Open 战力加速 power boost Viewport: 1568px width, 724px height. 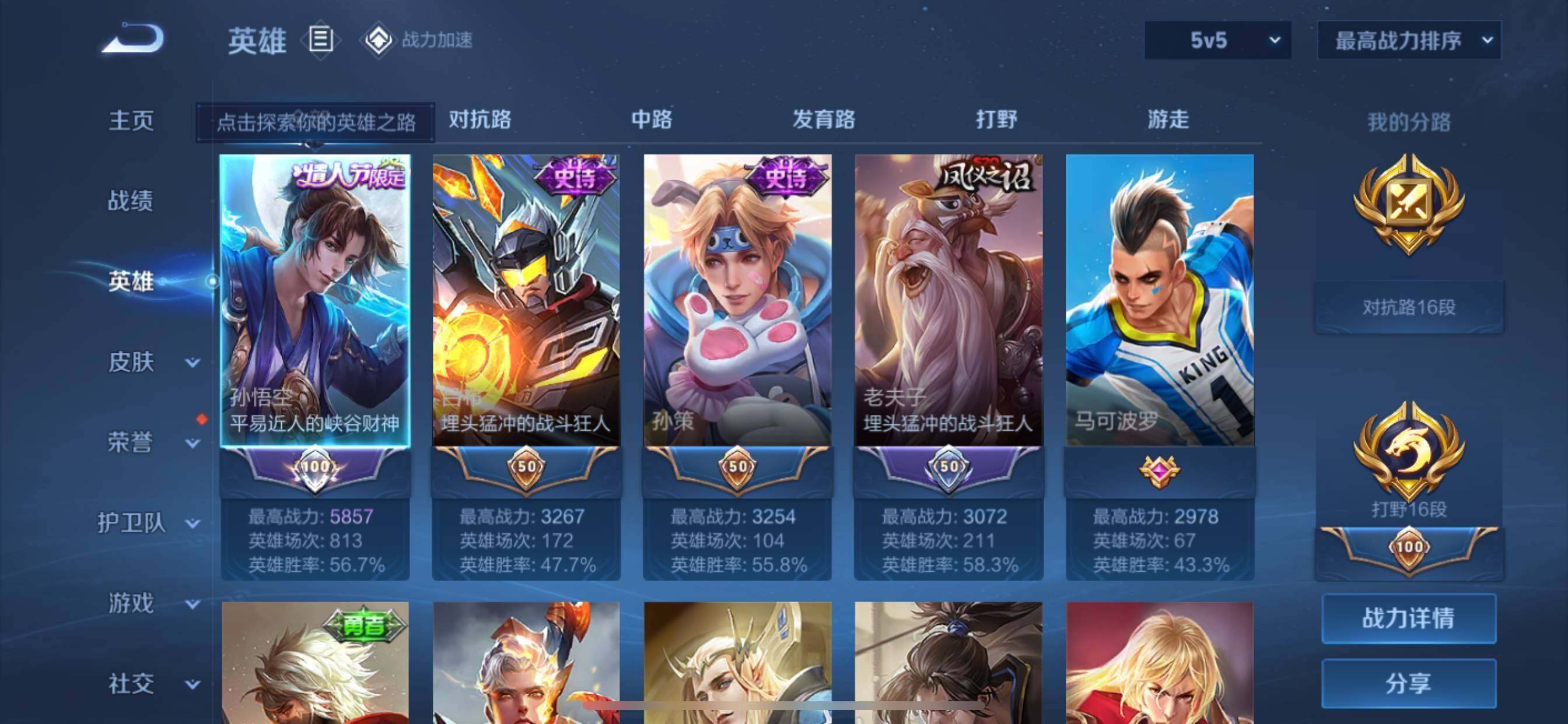419,40
